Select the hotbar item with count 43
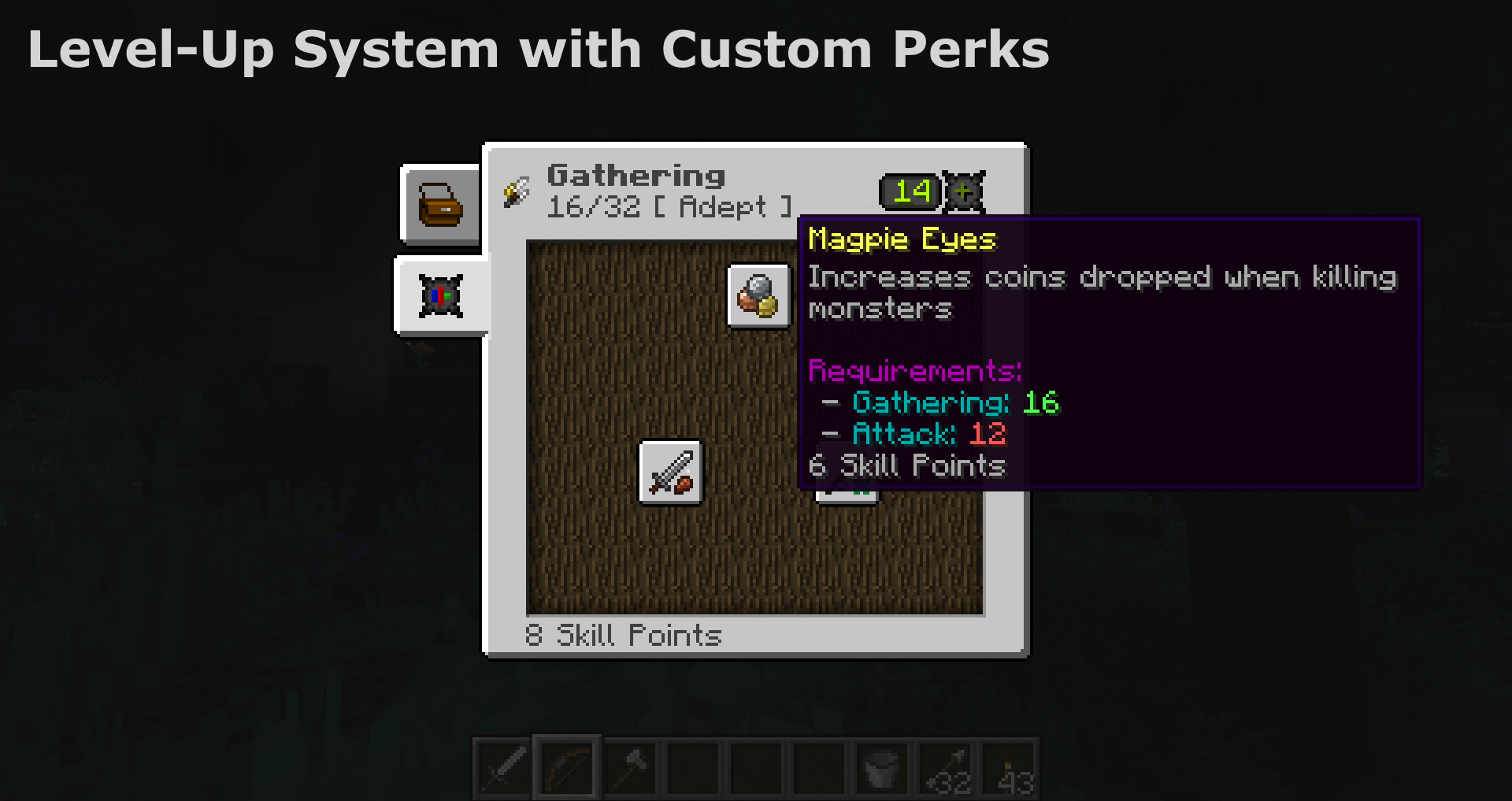This screenshot has width=1512, height=801. click(1006, 768)
